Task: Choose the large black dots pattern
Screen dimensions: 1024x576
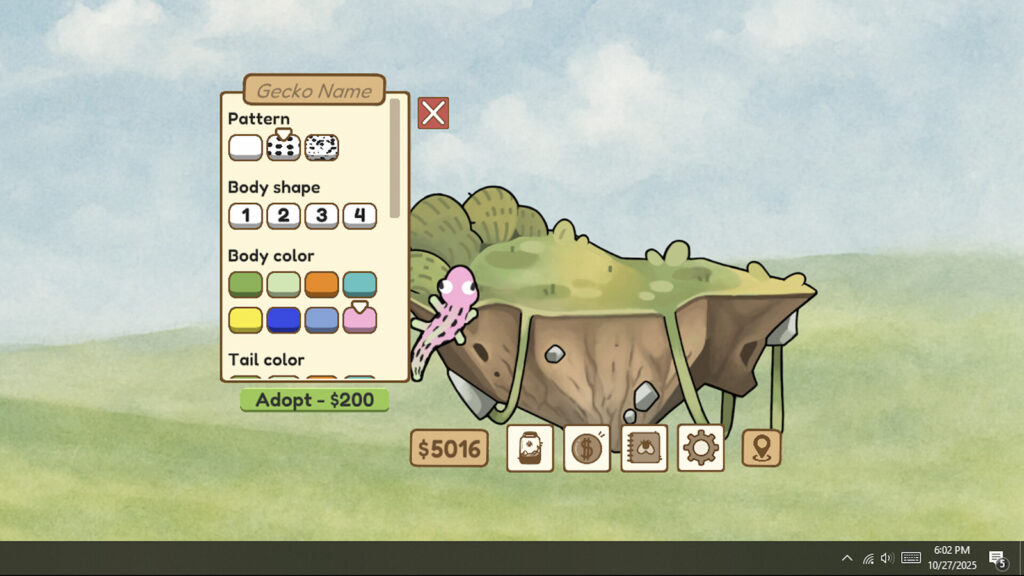Action: (x=283, y=148)
